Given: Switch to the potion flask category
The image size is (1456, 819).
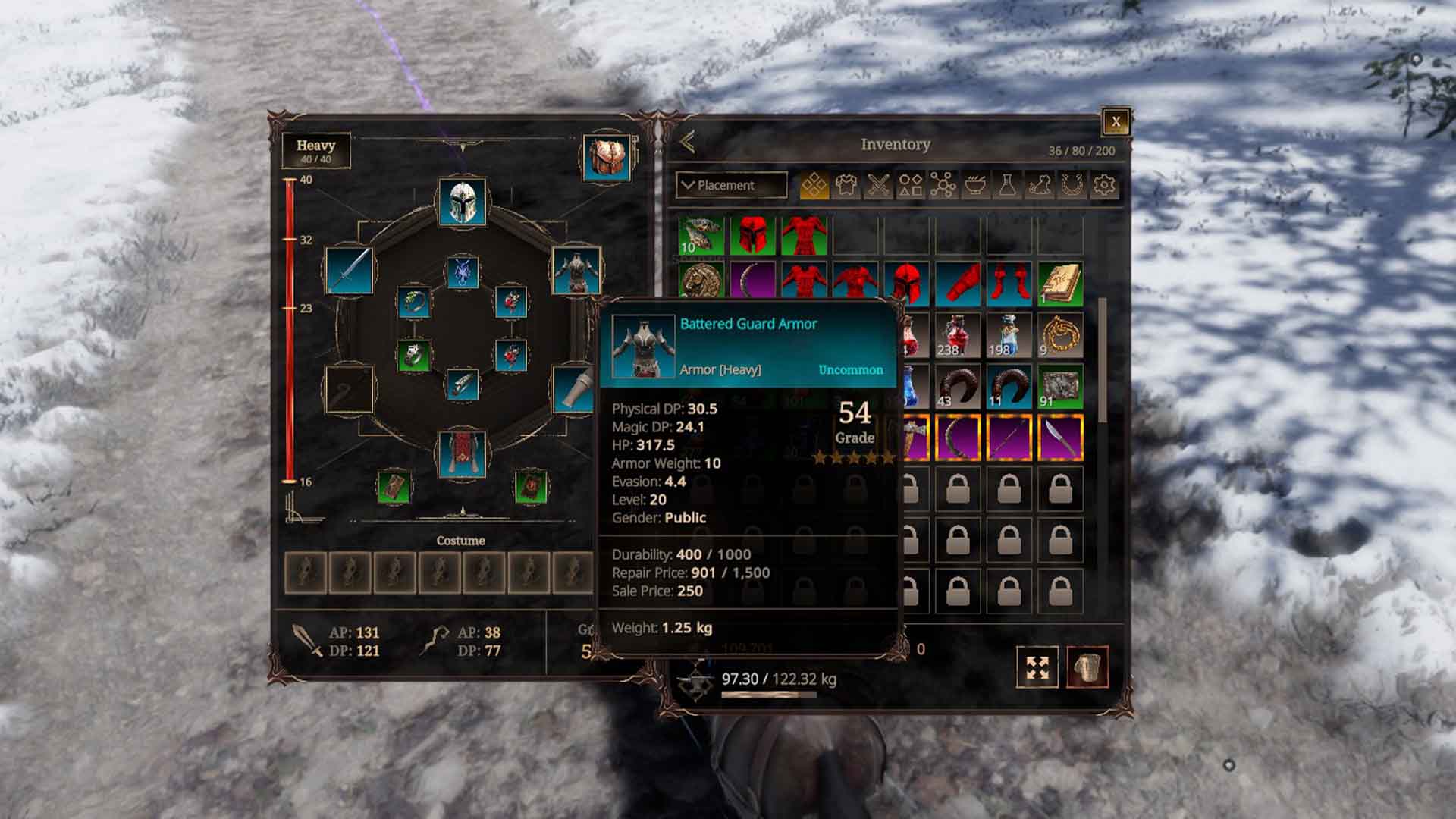Looking at the screenshot, I should pos(1007,185).
